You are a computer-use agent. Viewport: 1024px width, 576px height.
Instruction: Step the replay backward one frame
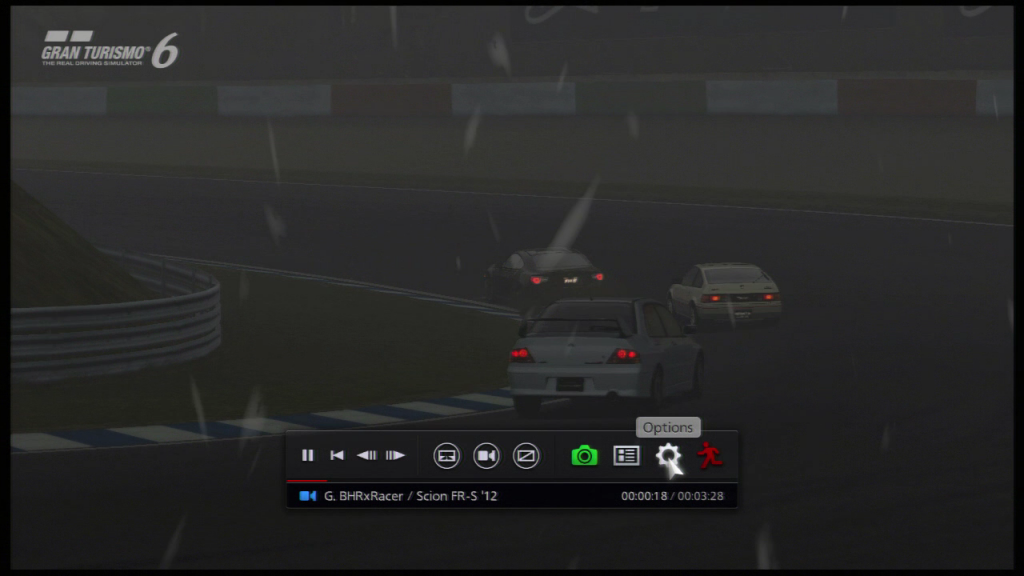click(367, 456)
